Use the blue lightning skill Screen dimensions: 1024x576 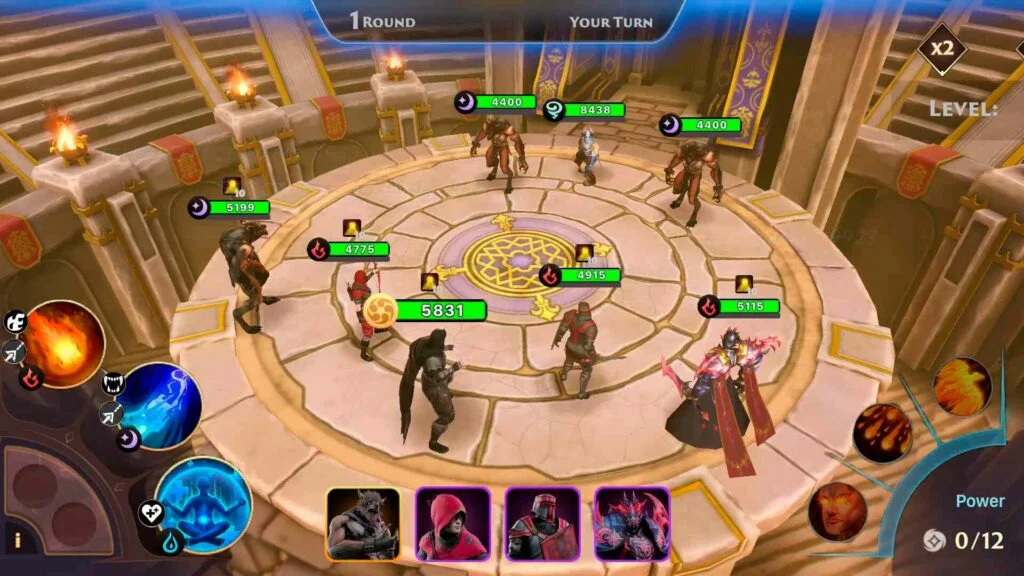coord(160,405)
